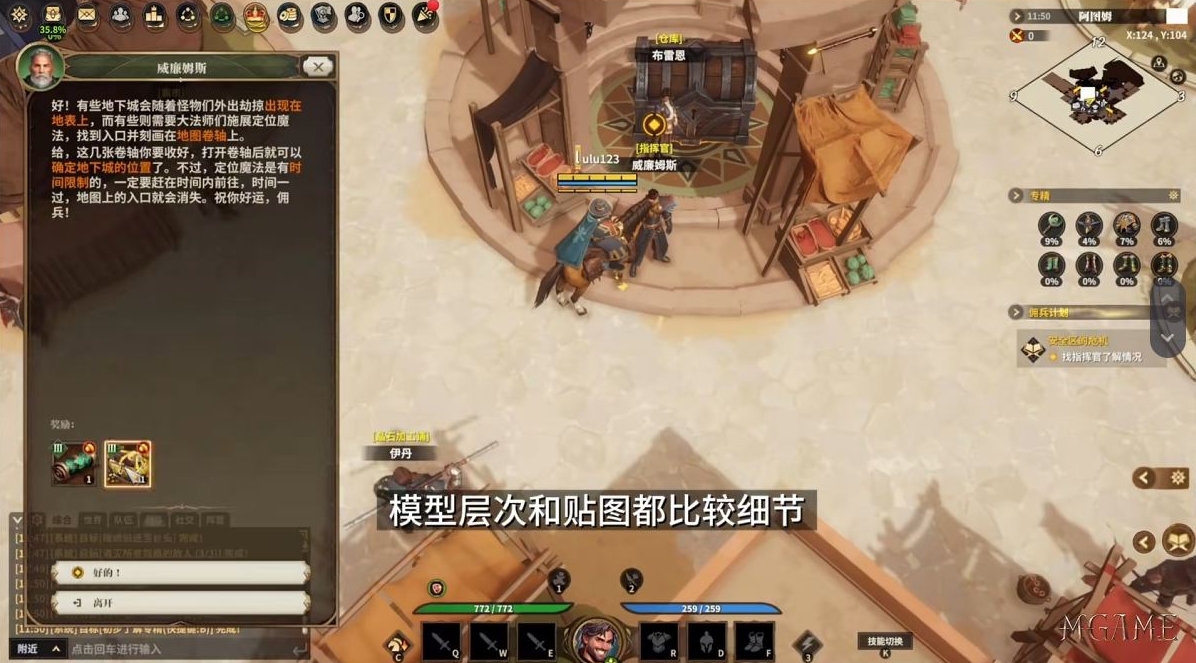Open the podium ranking icon
Viewport: 1196px width, 663px height.
pyautogui.click(x=154, y=15)
